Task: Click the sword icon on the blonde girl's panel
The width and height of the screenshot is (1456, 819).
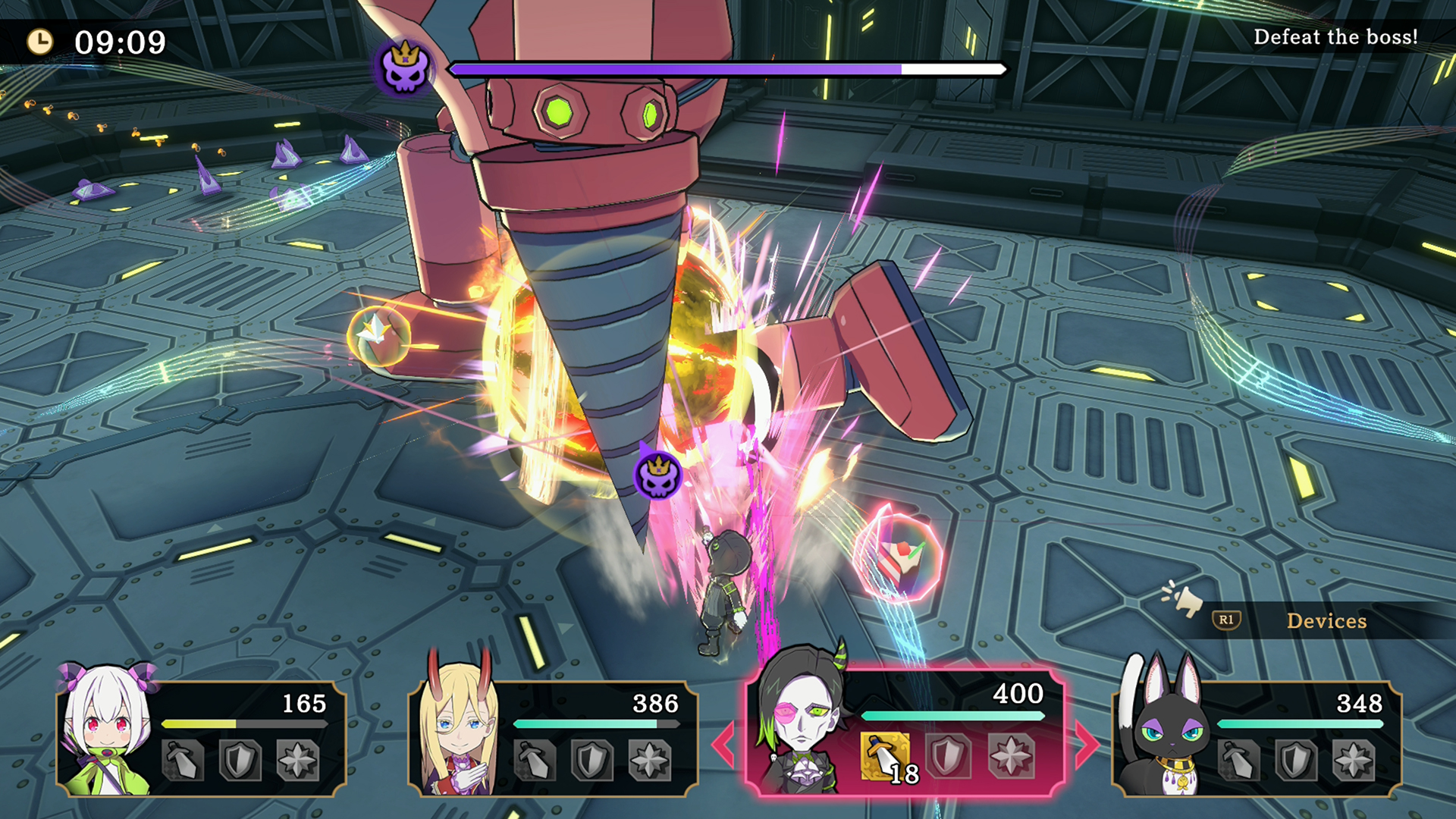Action: (535, 760)
